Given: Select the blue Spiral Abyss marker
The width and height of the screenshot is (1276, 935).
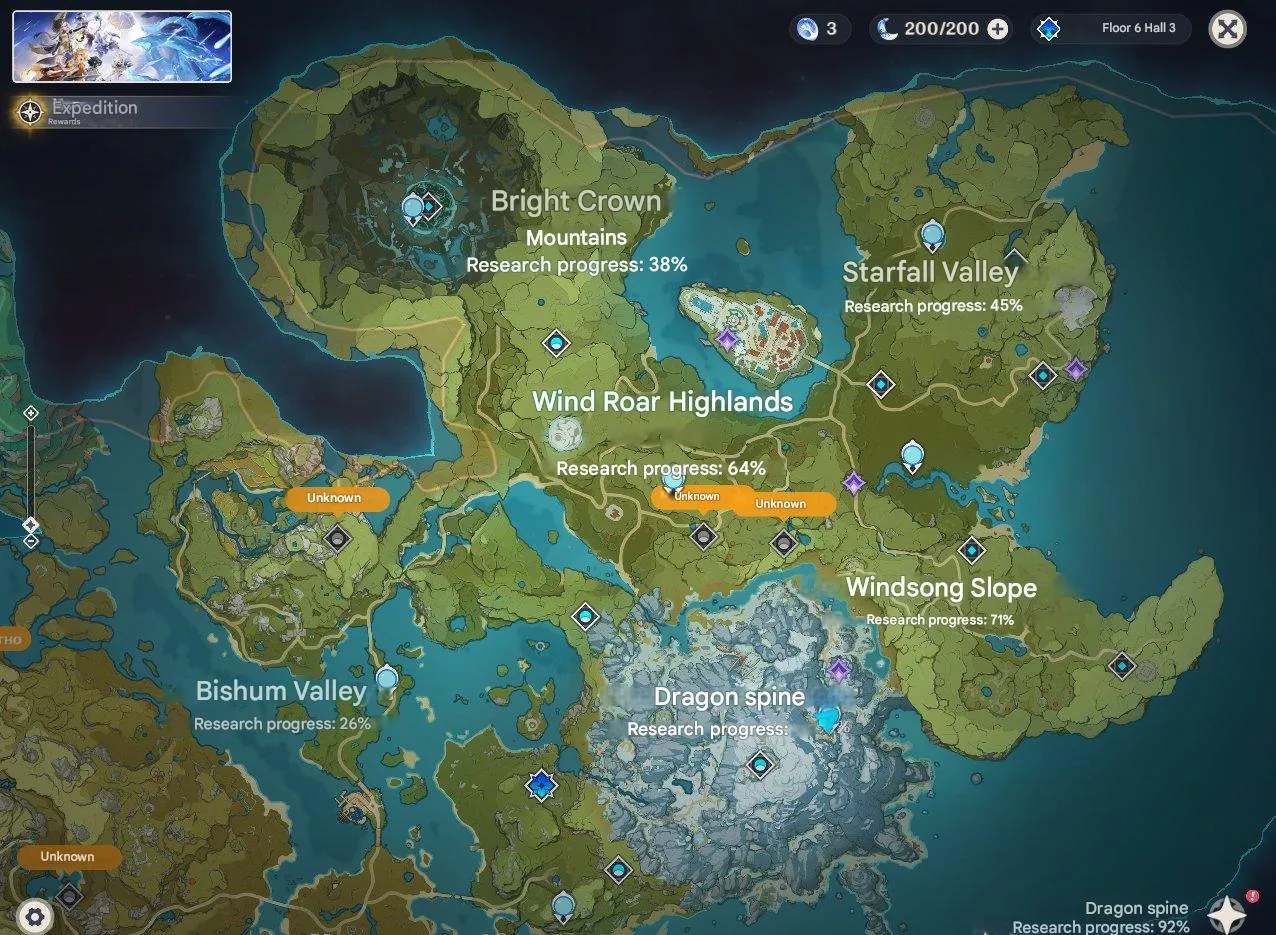Looking at the screenshot, I should (x=541, y=785).
